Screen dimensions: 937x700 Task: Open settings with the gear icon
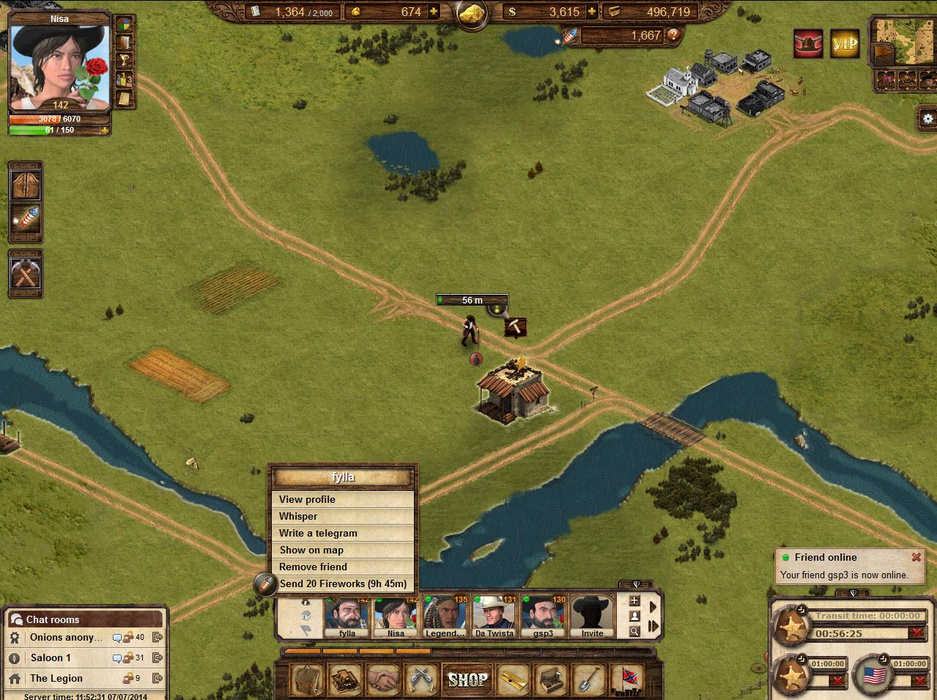tap(927, 118)
